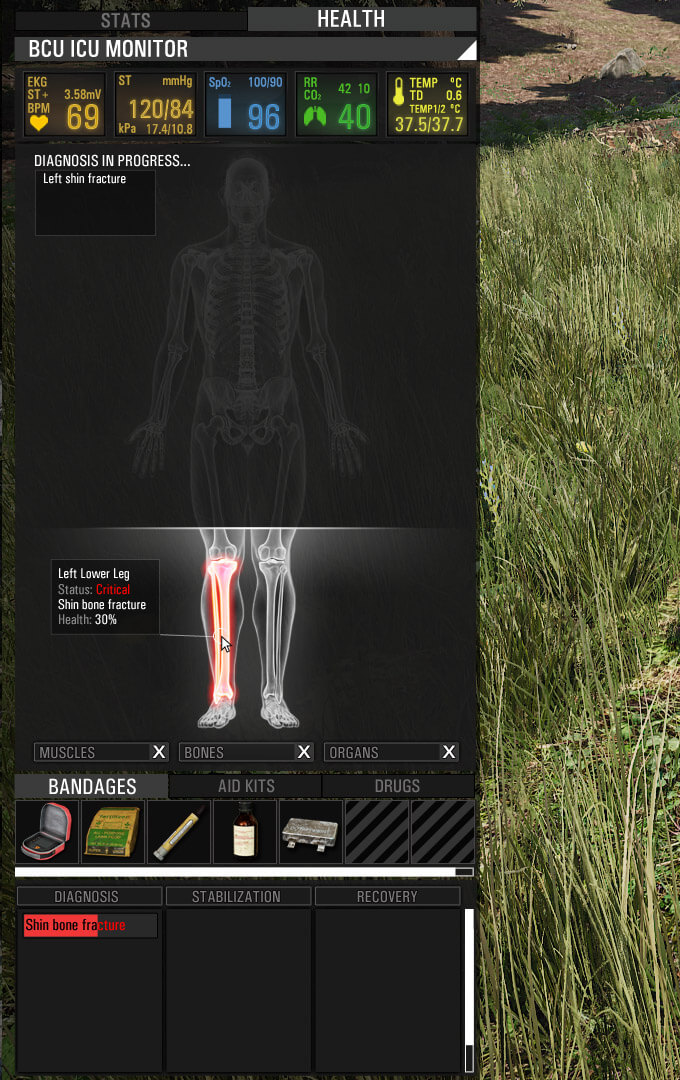Click the Diagnosis column header
680x1080 pixels.
click(87, 897)
